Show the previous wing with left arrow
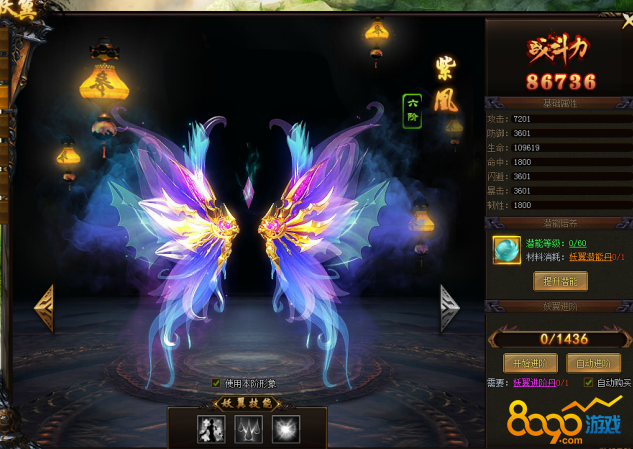The height and width of the screenshot is (449, 633). (x=44, y=309)
